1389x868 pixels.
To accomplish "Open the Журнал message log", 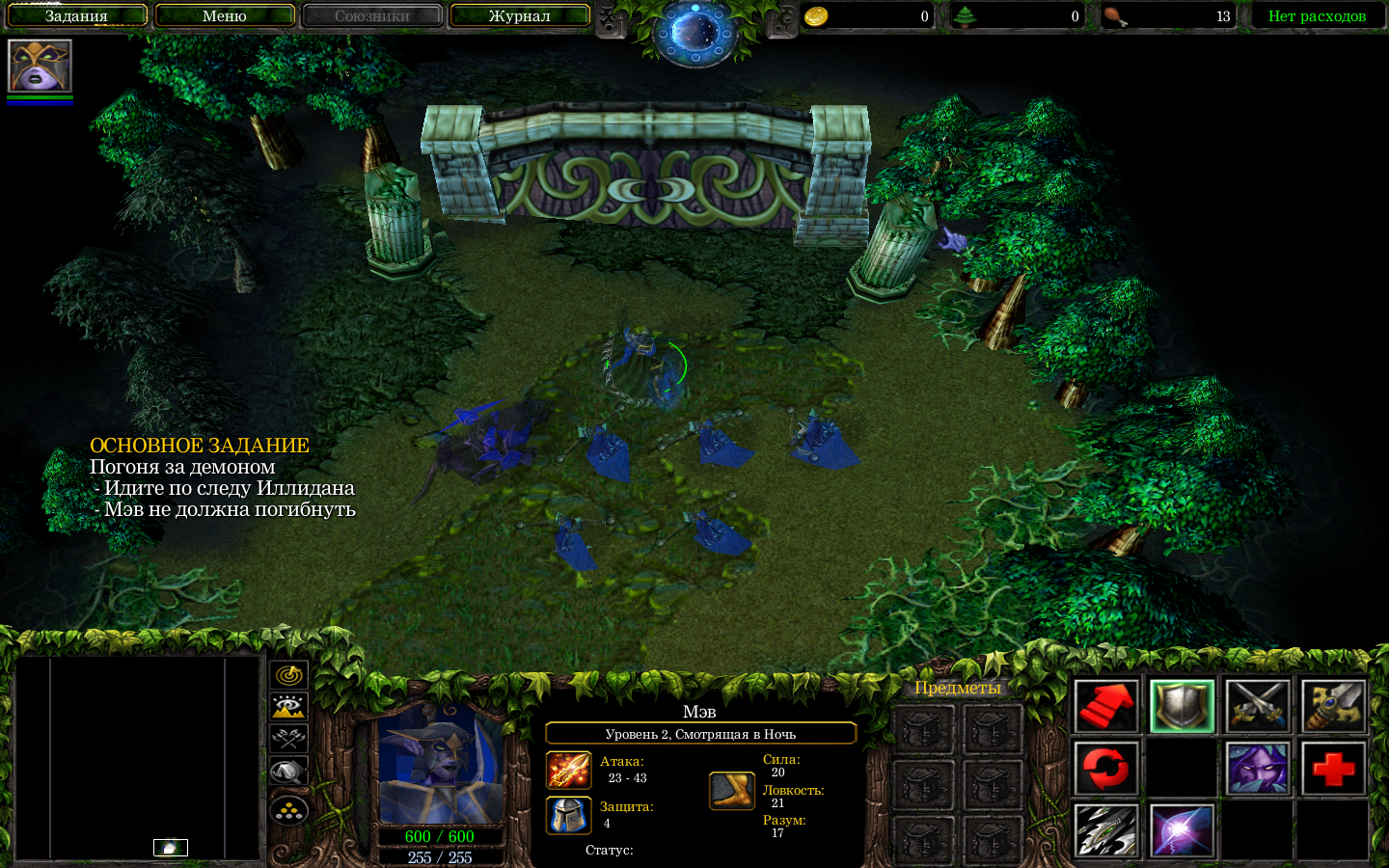I will 520,15.
